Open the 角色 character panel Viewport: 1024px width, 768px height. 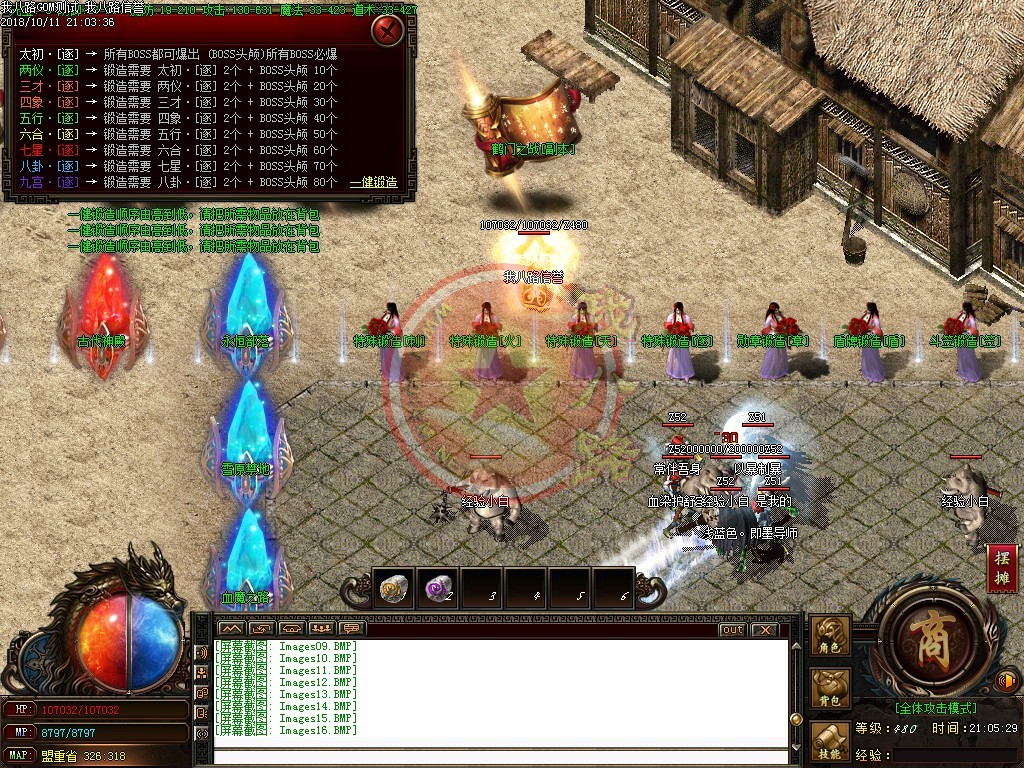830,636
